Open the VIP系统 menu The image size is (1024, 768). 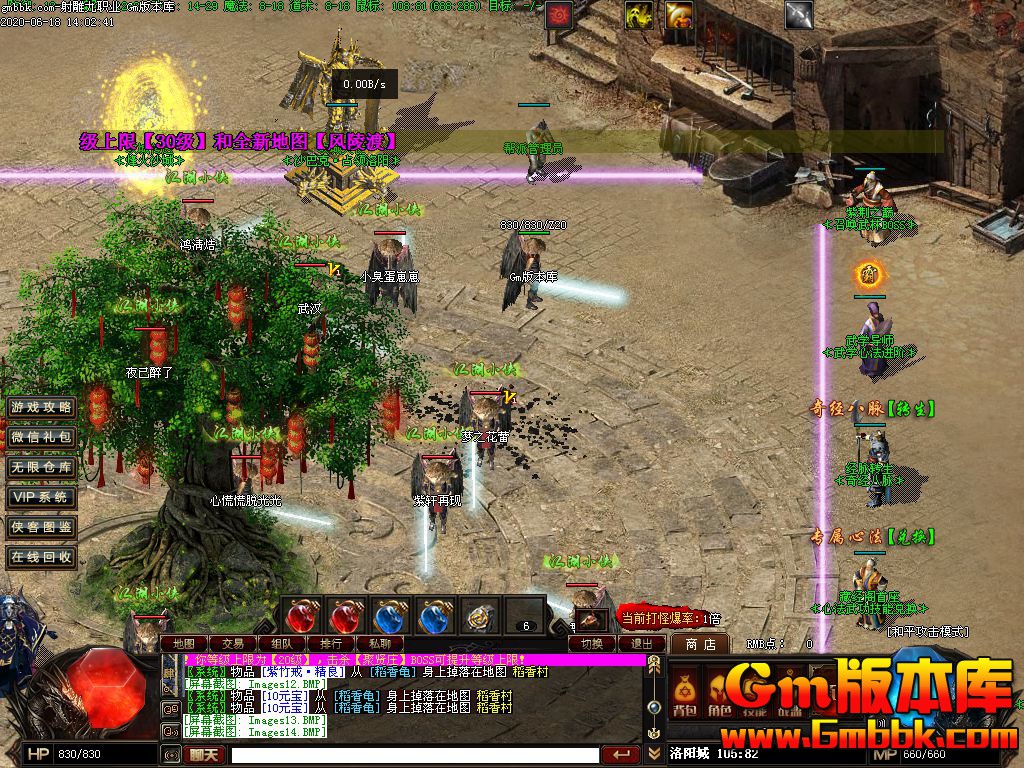(x=41, y=497)
